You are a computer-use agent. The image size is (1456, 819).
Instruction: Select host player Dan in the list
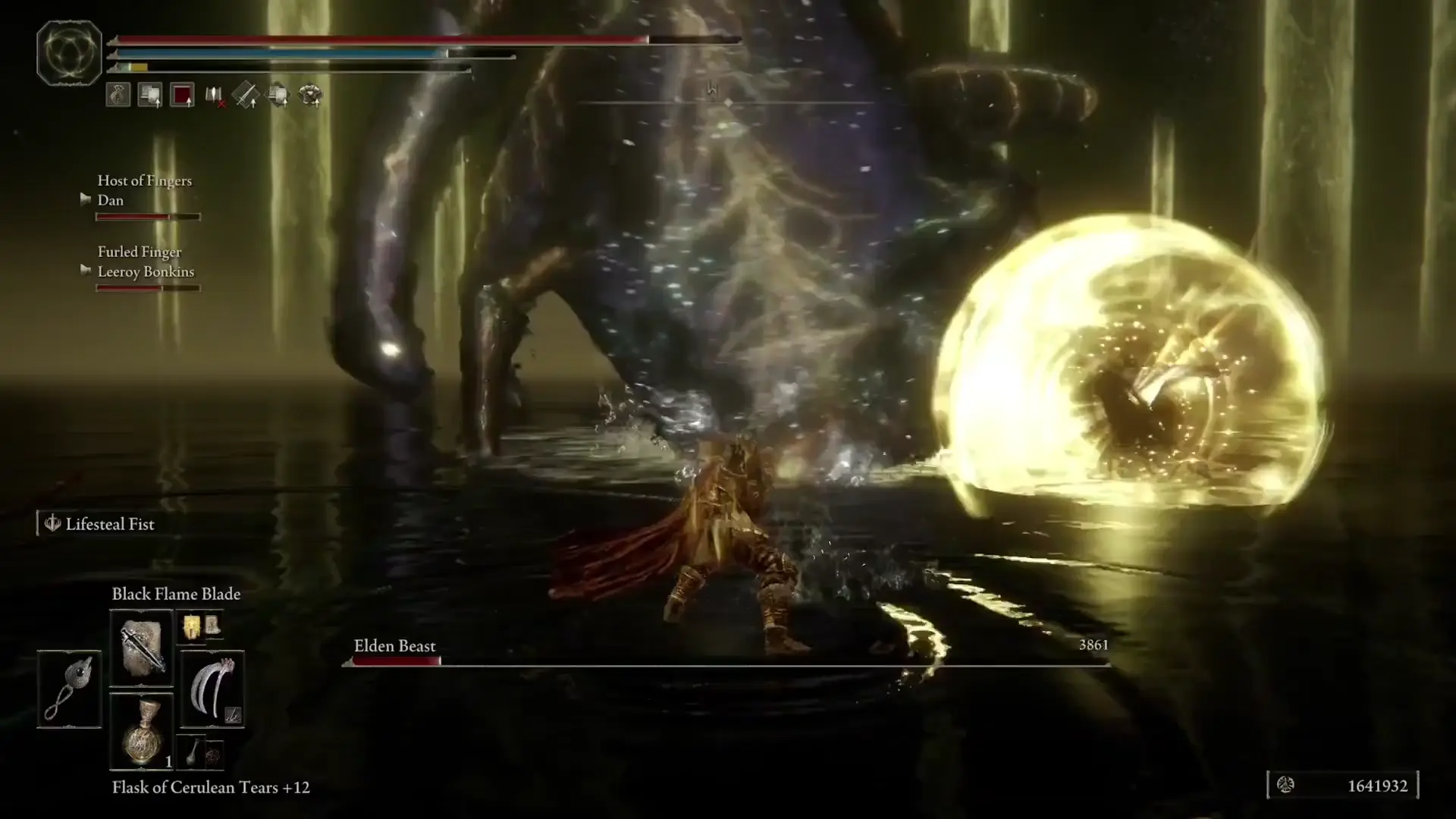[111, 200]
